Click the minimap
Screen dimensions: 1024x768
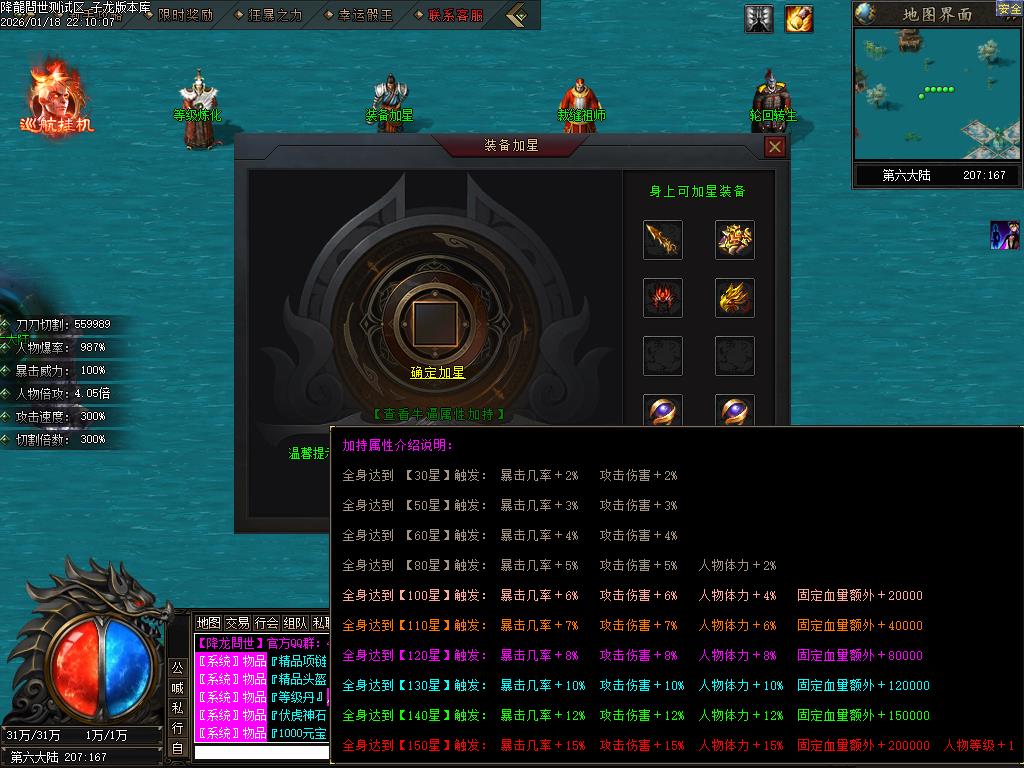click(x=936, y=93)
